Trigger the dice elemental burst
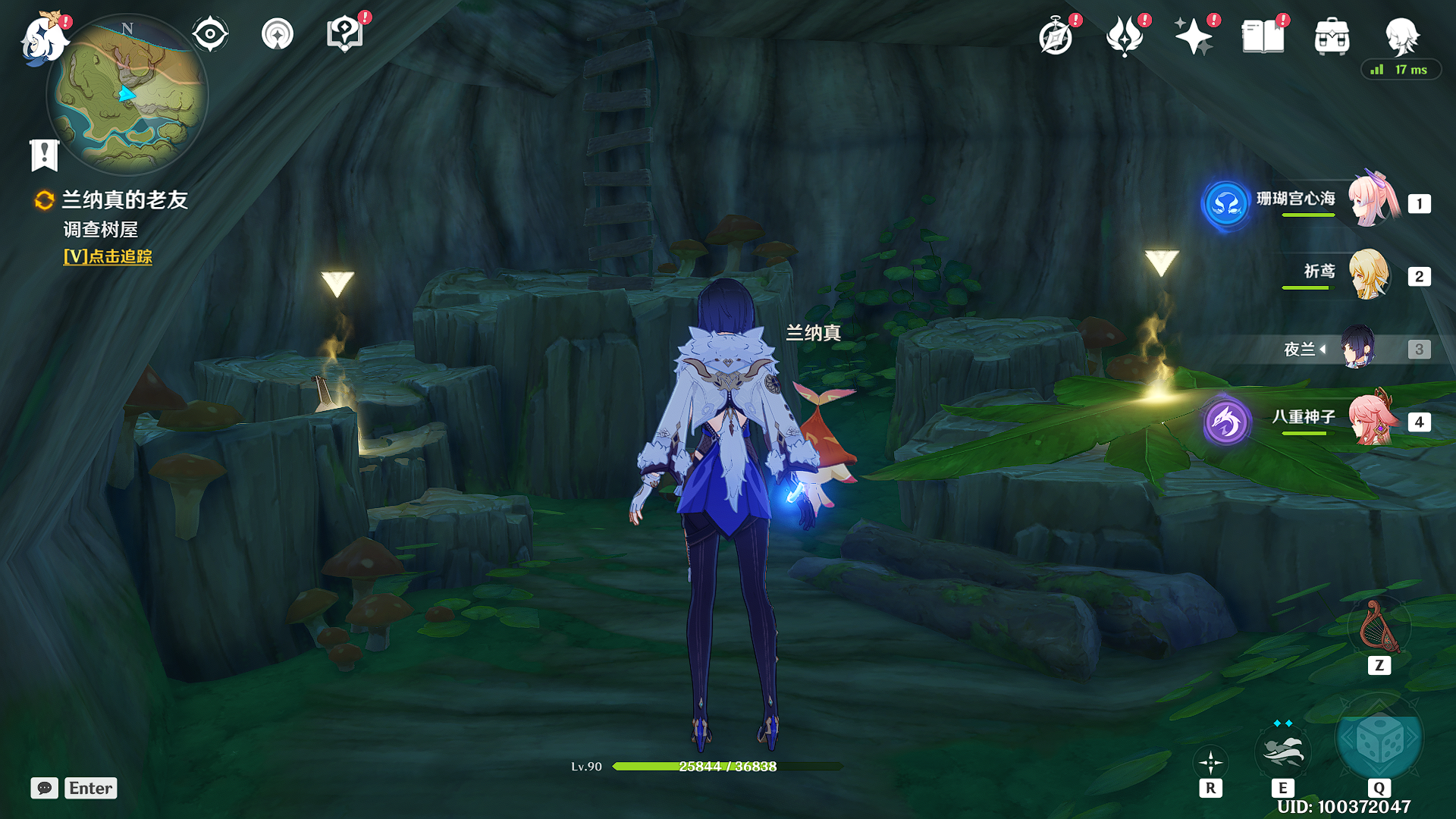This screenshot has width=1456, height=819. pyautogui.click(x=1379, y=740)
